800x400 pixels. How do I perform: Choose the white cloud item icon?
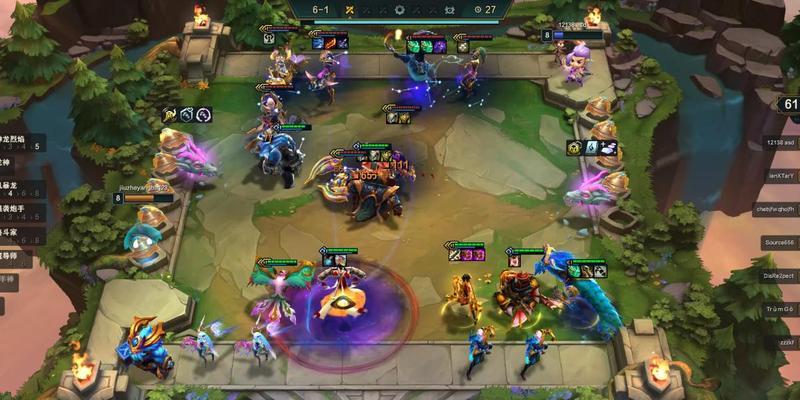pos(609,148)
